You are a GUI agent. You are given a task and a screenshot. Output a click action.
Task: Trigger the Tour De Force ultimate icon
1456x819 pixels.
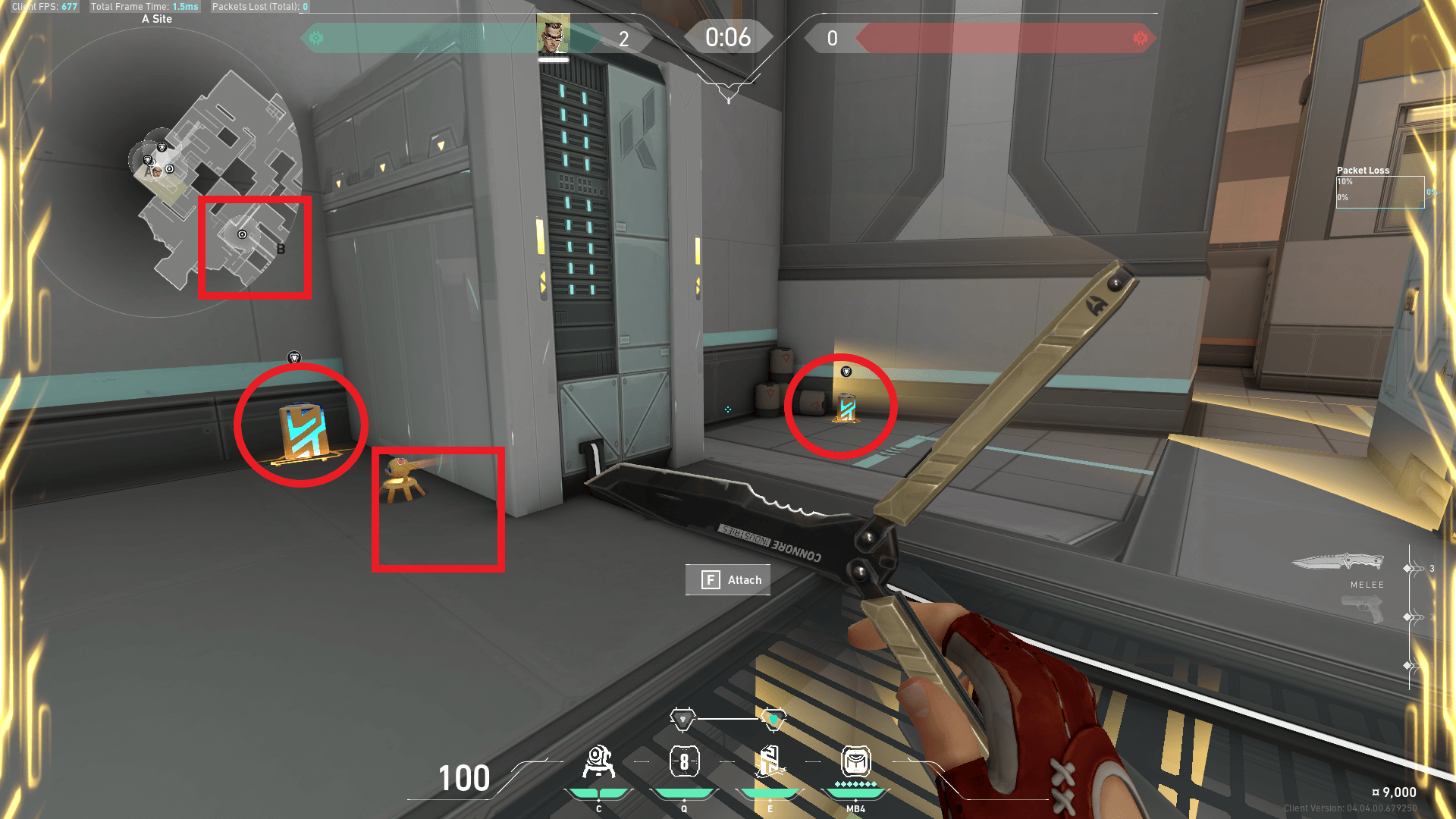click(x=855, y=762)
